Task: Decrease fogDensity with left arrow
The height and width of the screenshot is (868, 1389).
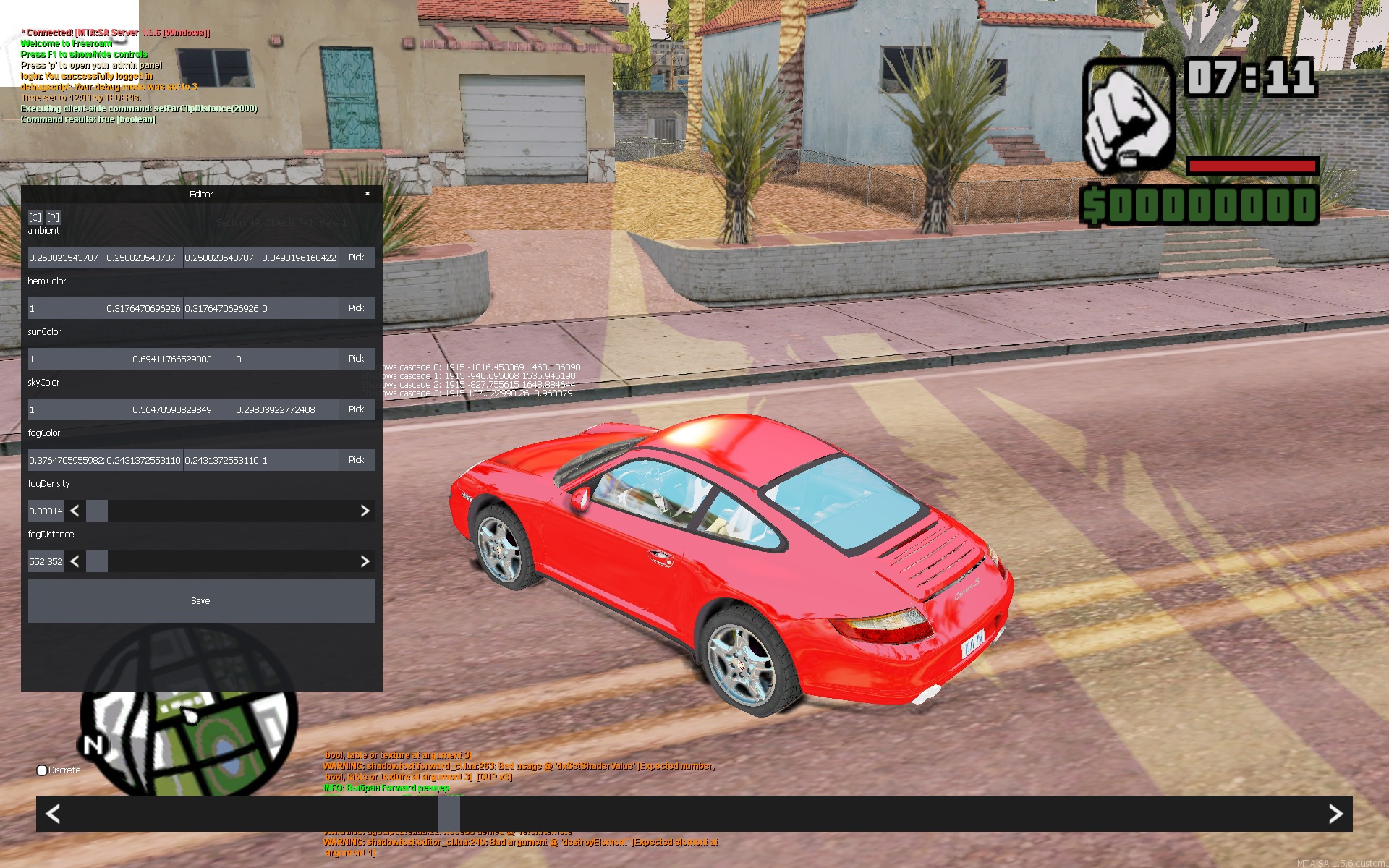Action: tap(75, 511)
